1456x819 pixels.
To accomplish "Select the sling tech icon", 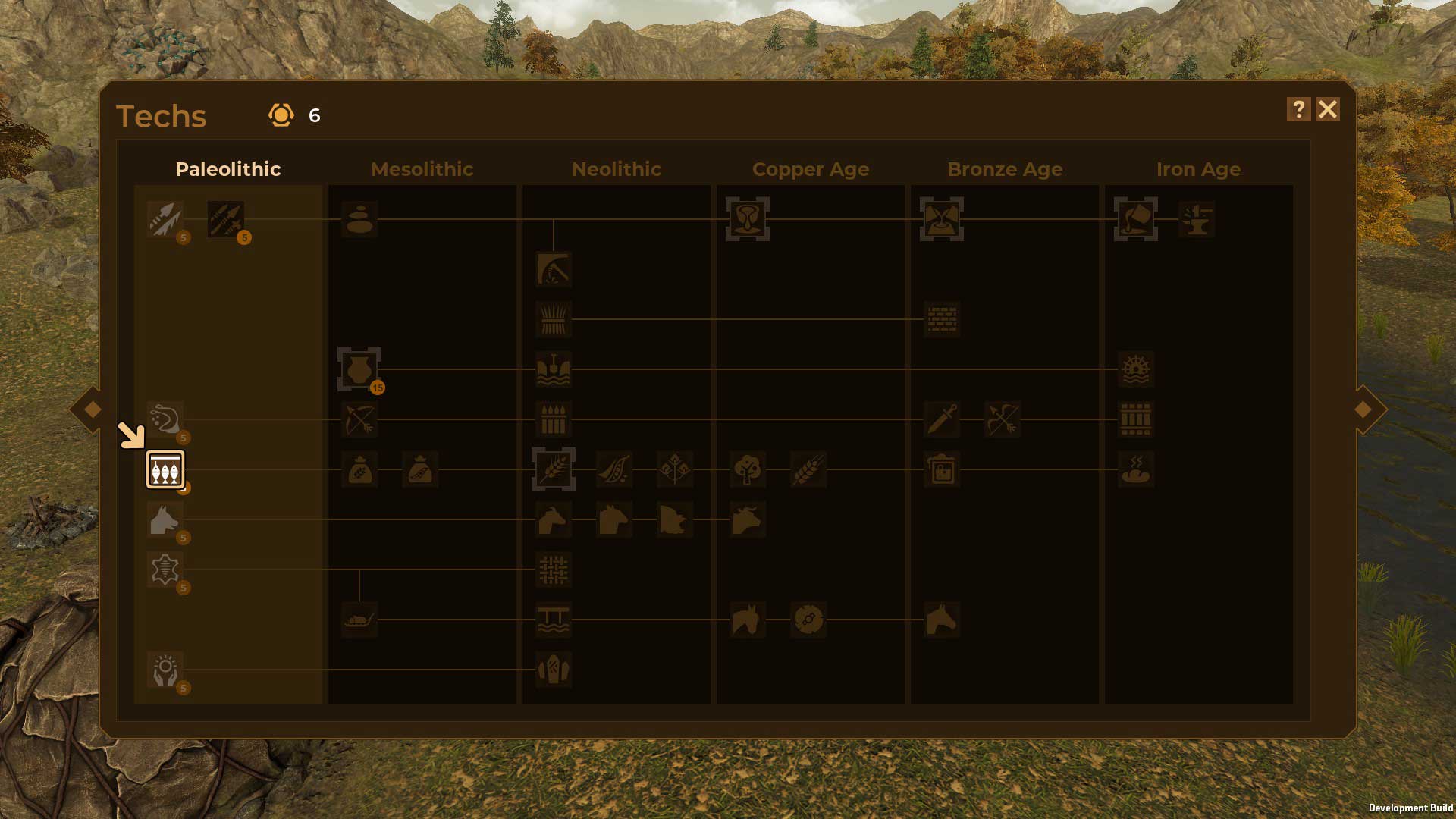I will (165, 419).
